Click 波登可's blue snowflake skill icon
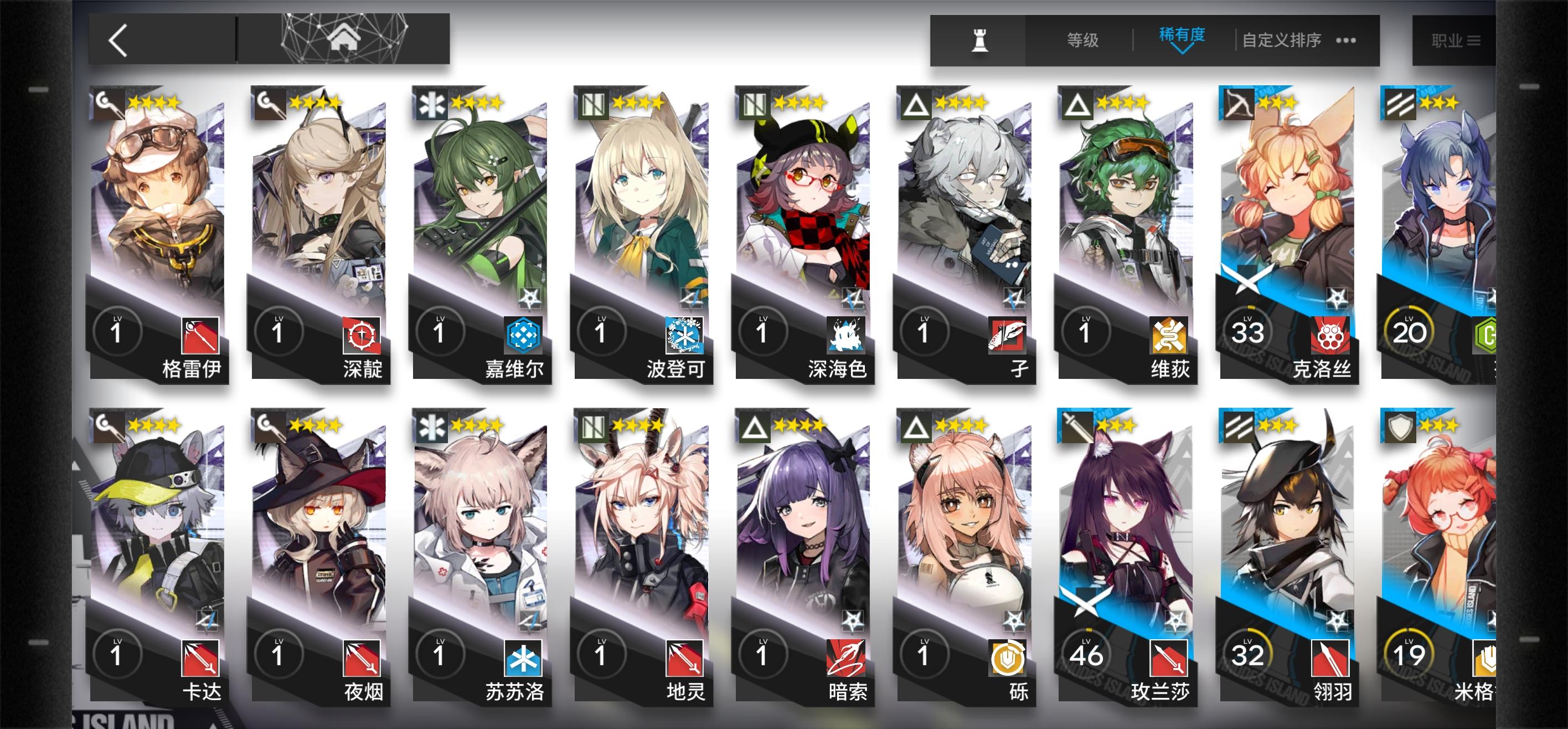The image size is (1568, 729). pyautogui.click(x=686, y=336)
